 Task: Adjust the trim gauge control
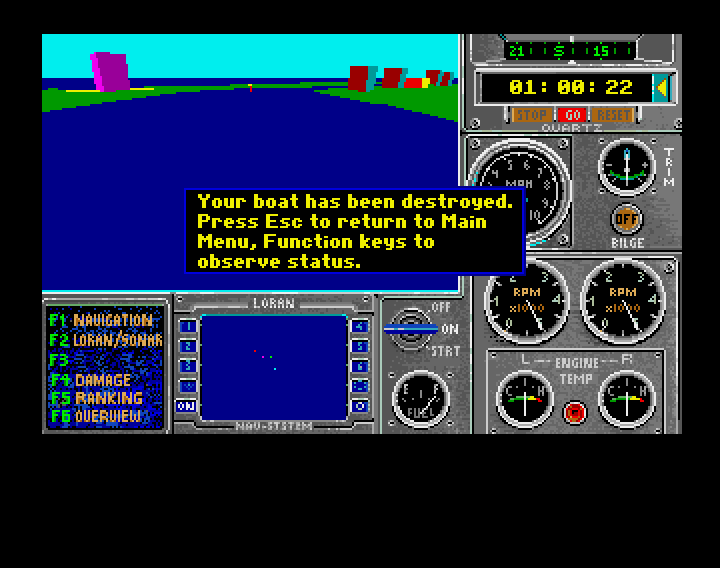627,165
